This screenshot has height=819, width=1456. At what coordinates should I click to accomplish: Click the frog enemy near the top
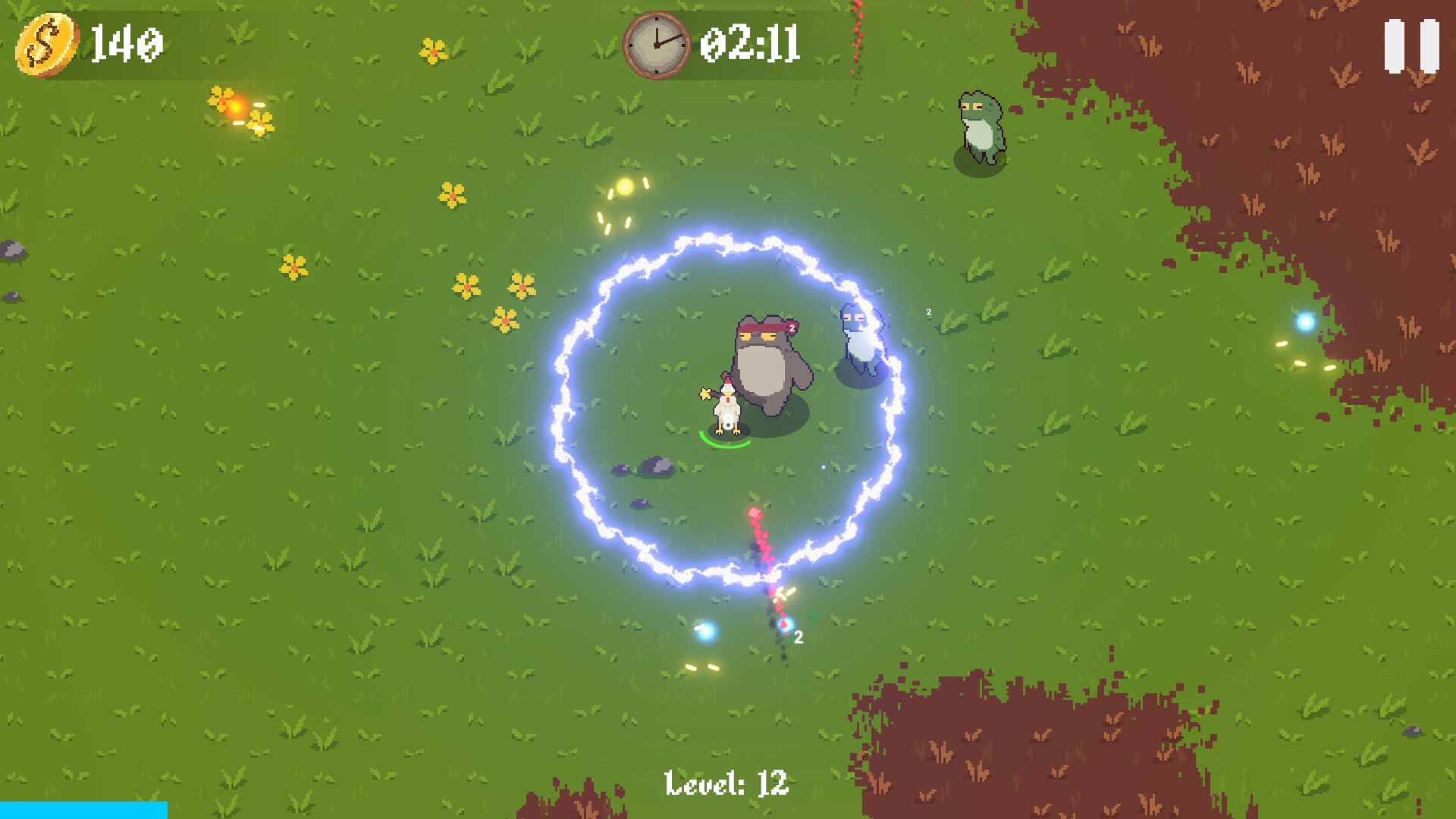click(x=981, y=125)
